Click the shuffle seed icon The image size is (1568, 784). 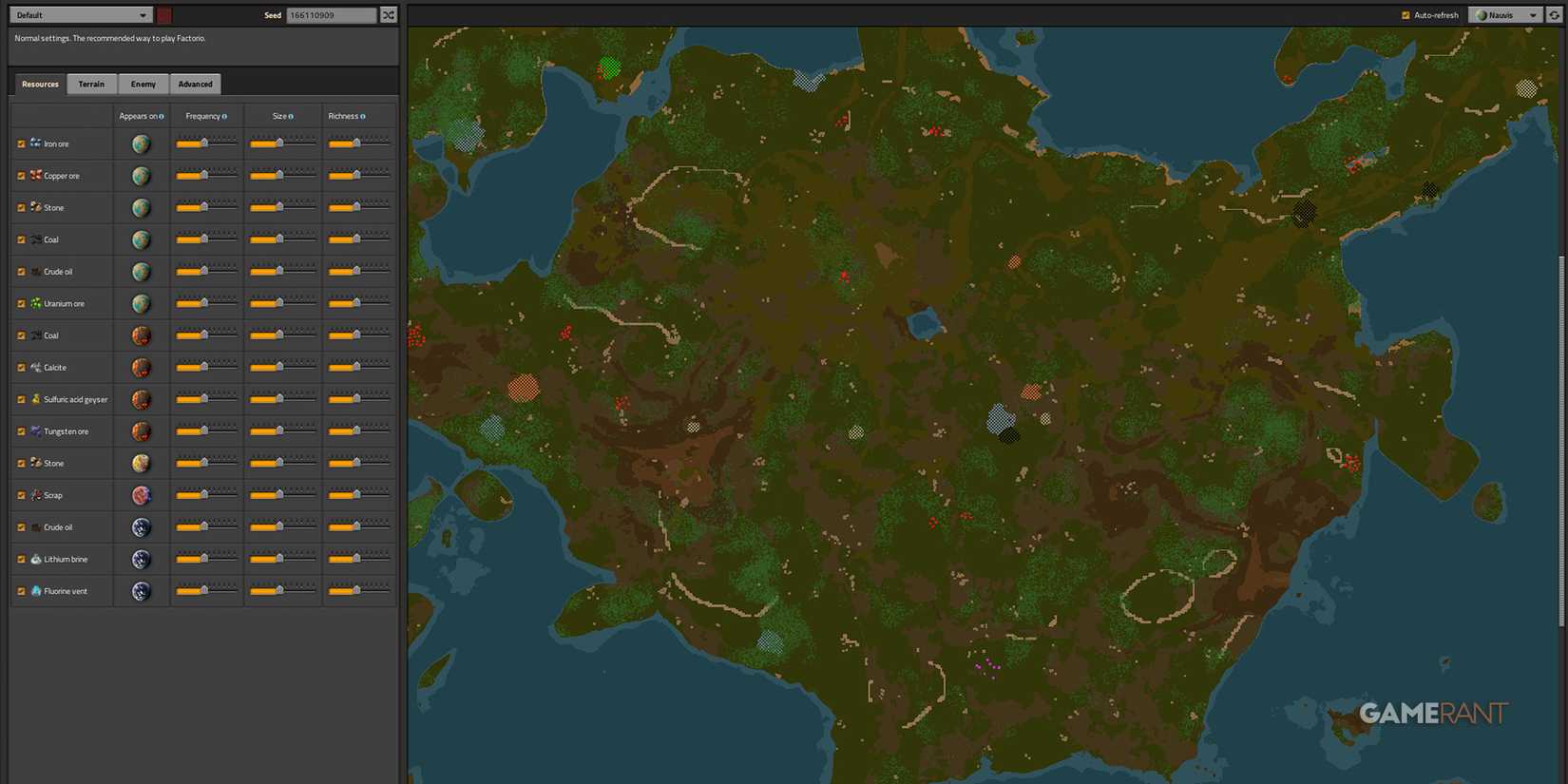coord(389,14)
